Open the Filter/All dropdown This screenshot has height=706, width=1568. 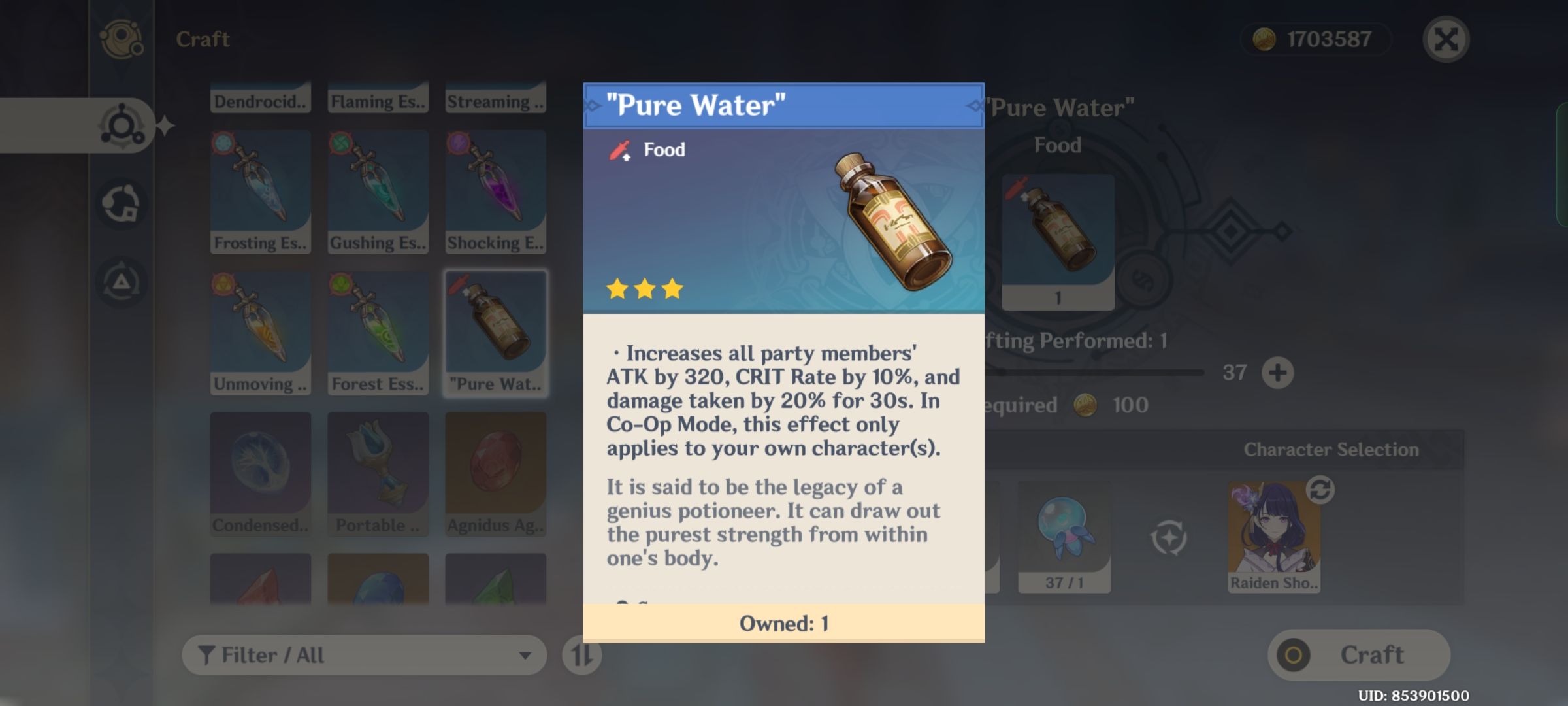click(x=363, y=654)
